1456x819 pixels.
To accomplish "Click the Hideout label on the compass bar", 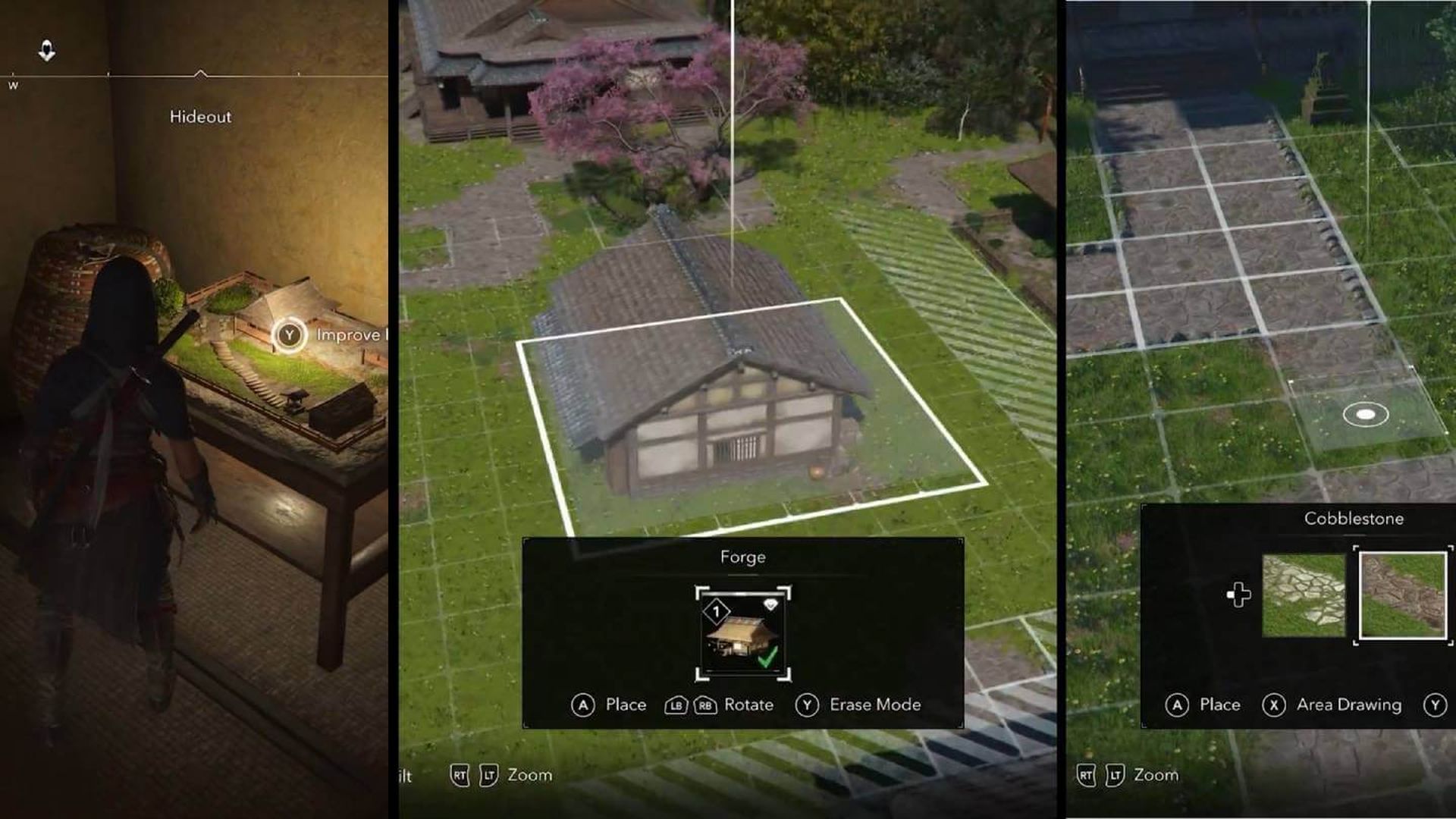I will click(200, 117).
